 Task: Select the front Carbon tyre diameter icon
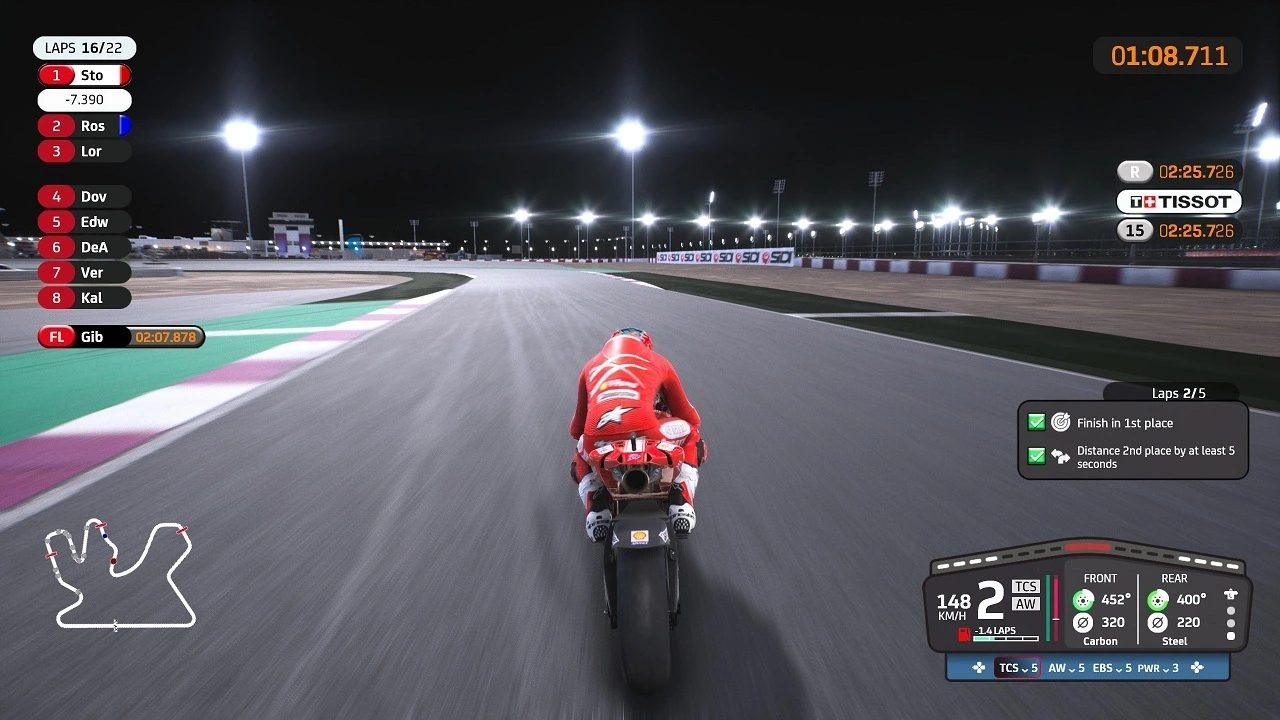point(1083,622)
